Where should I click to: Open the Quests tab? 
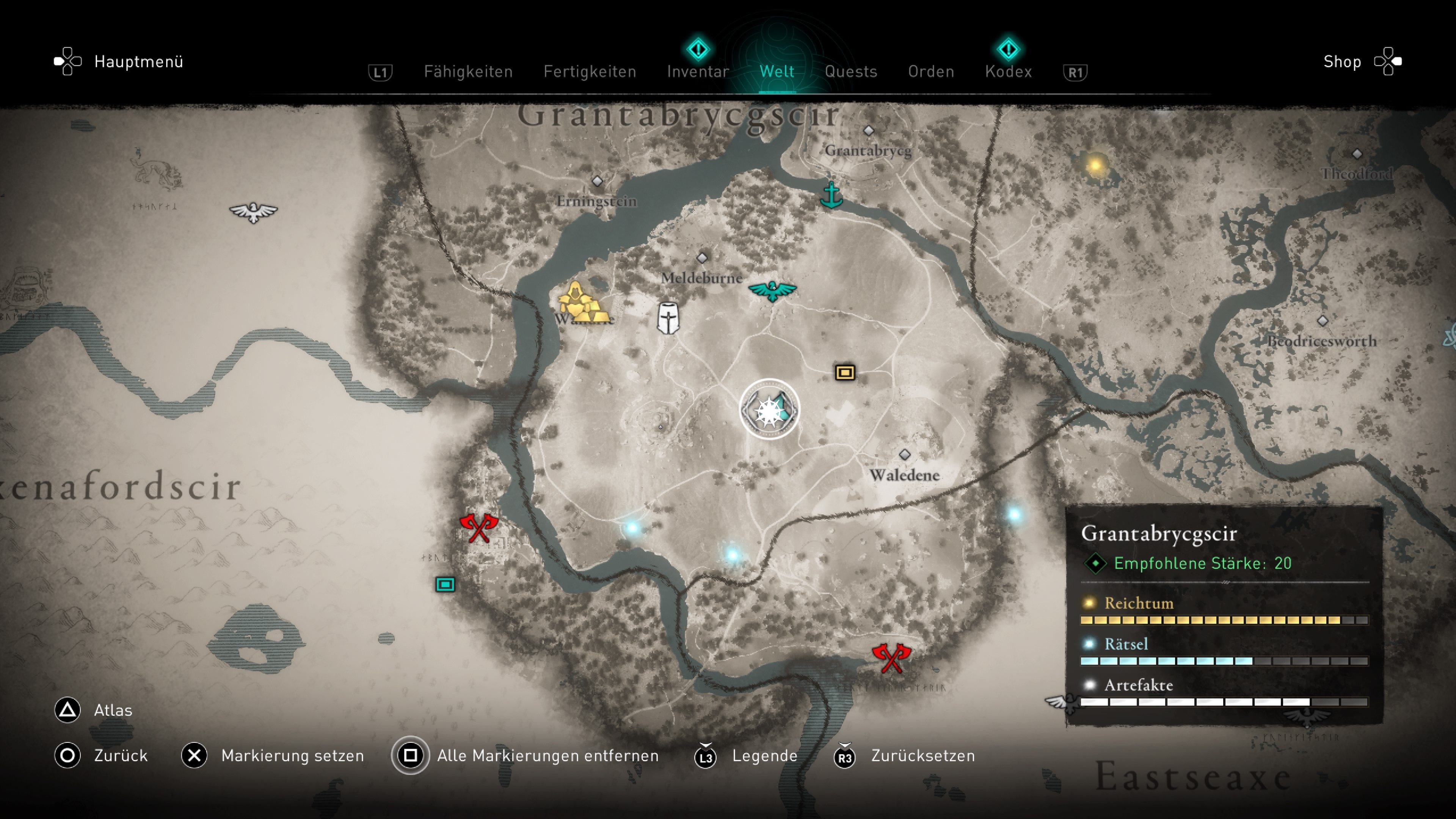coord(850,72)
